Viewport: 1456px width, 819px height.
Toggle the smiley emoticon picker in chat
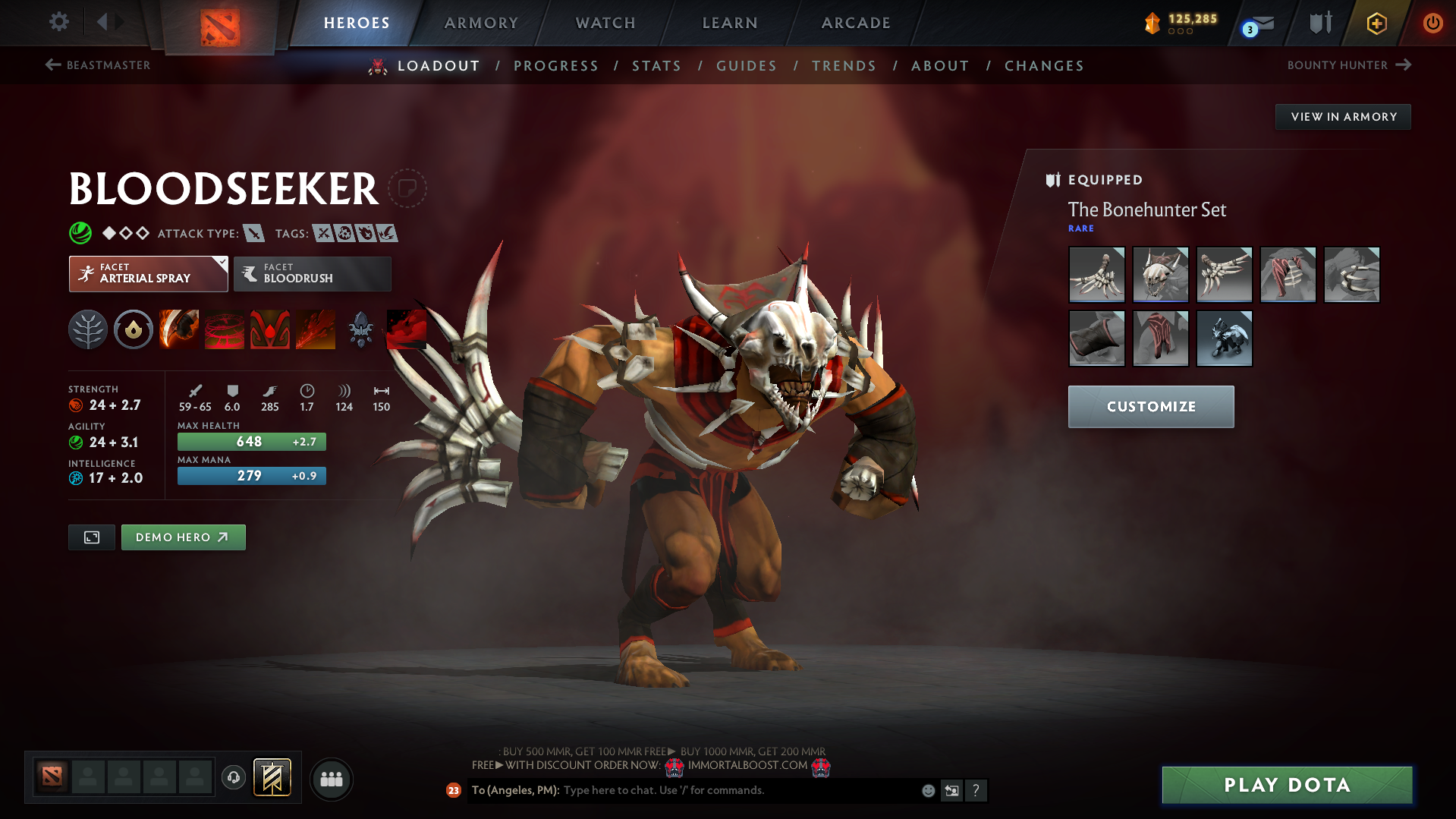pyautogui.click(x=928, y=790)
